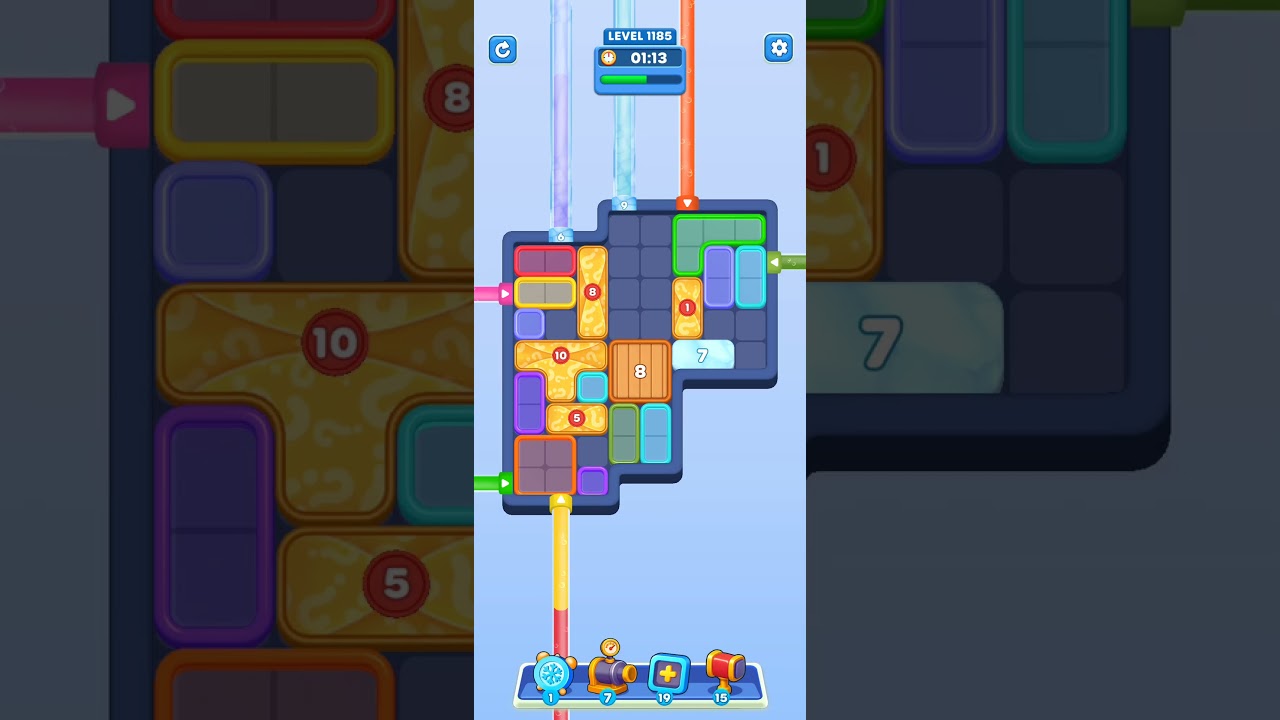Tap the restart level icon
The height and width of the screenshot is (720, 1280).
tap(503, 49)
